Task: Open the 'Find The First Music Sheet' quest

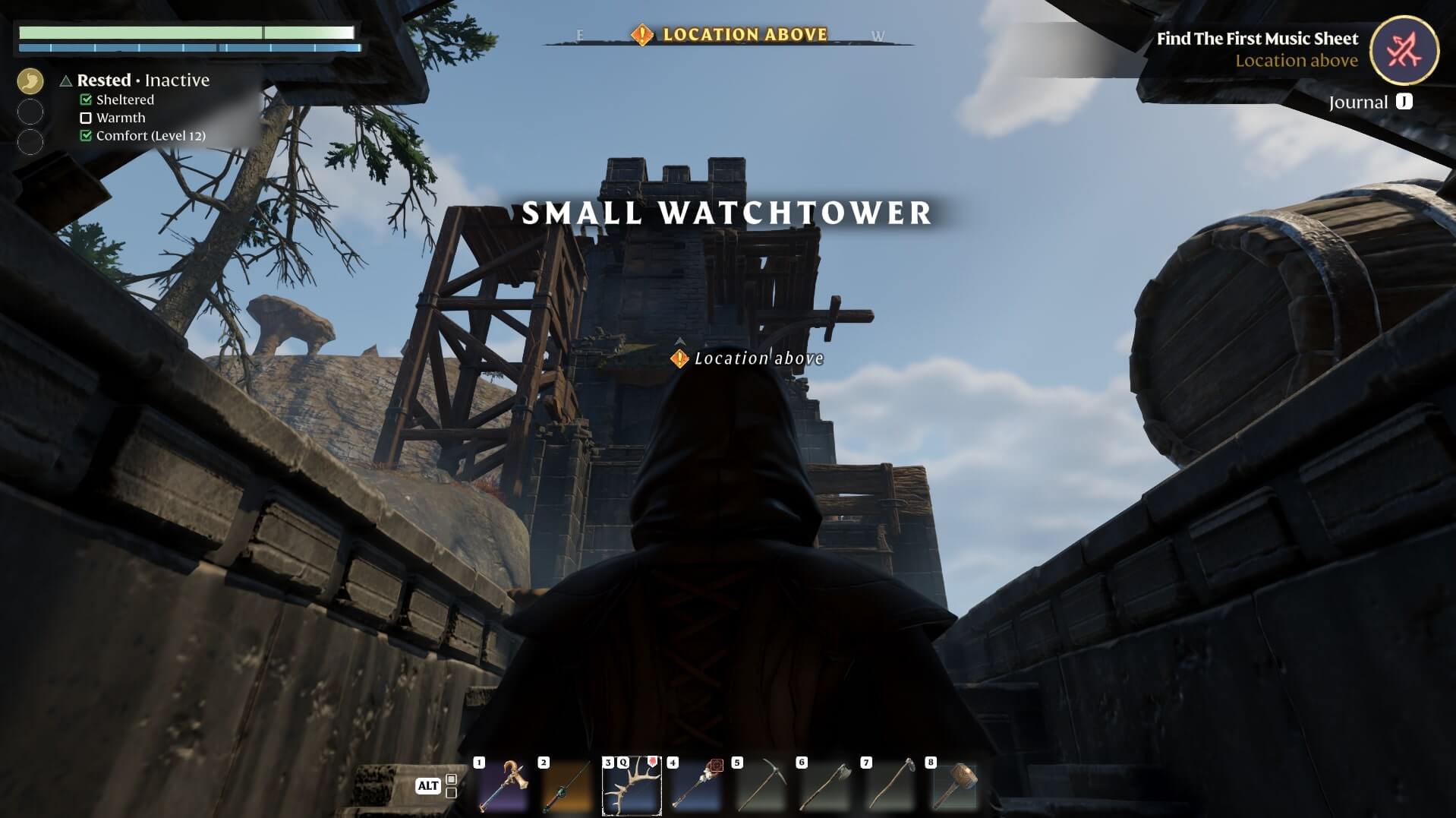Action: [x=1256, y=39]
